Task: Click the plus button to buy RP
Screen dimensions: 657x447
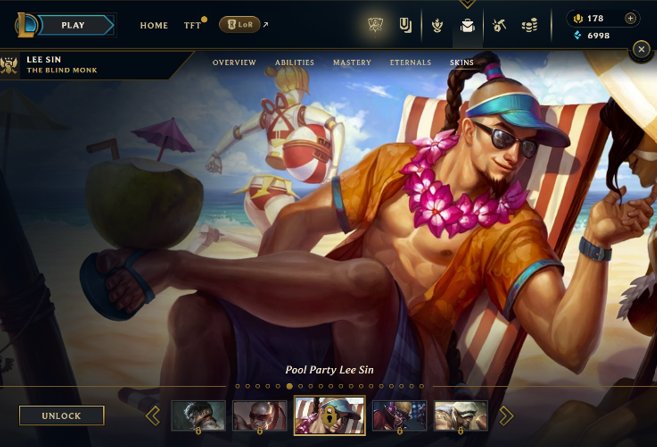Action: click(x=630, y=18)
